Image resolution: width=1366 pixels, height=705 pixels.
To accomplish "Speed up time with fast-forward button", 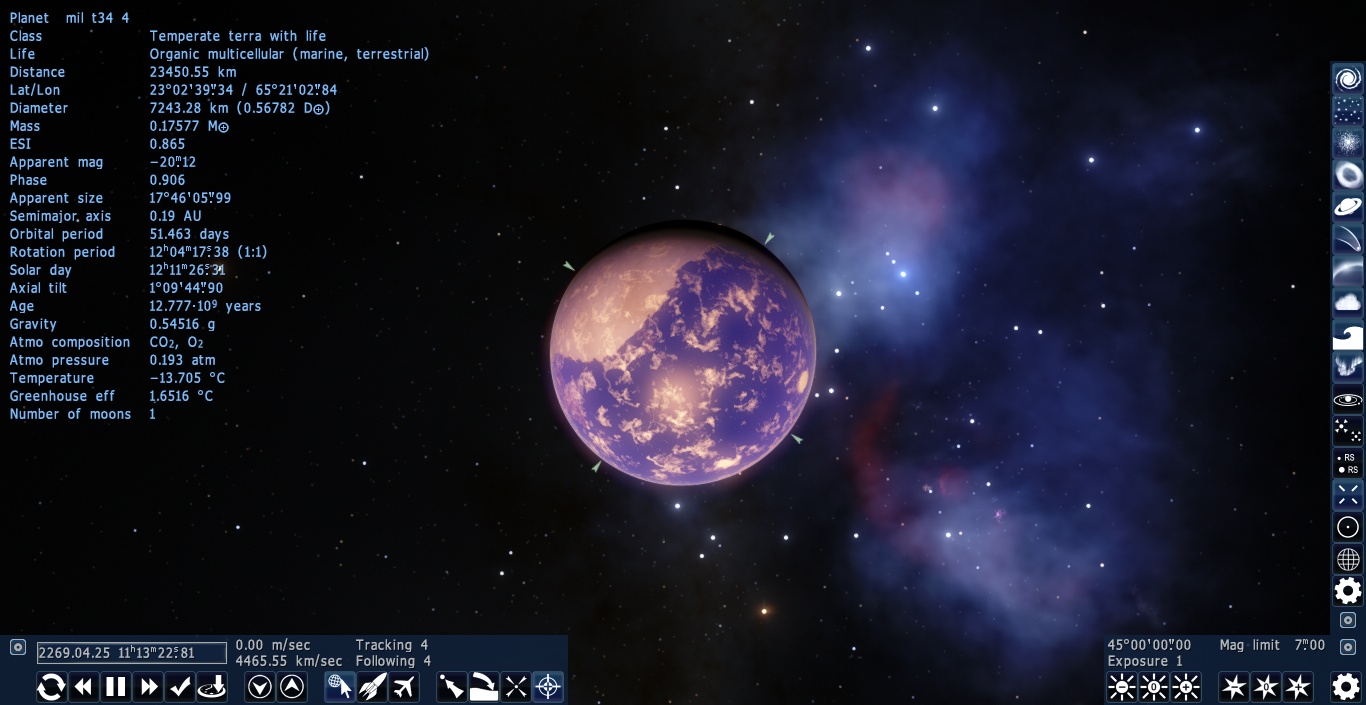I will pos(148,687).
